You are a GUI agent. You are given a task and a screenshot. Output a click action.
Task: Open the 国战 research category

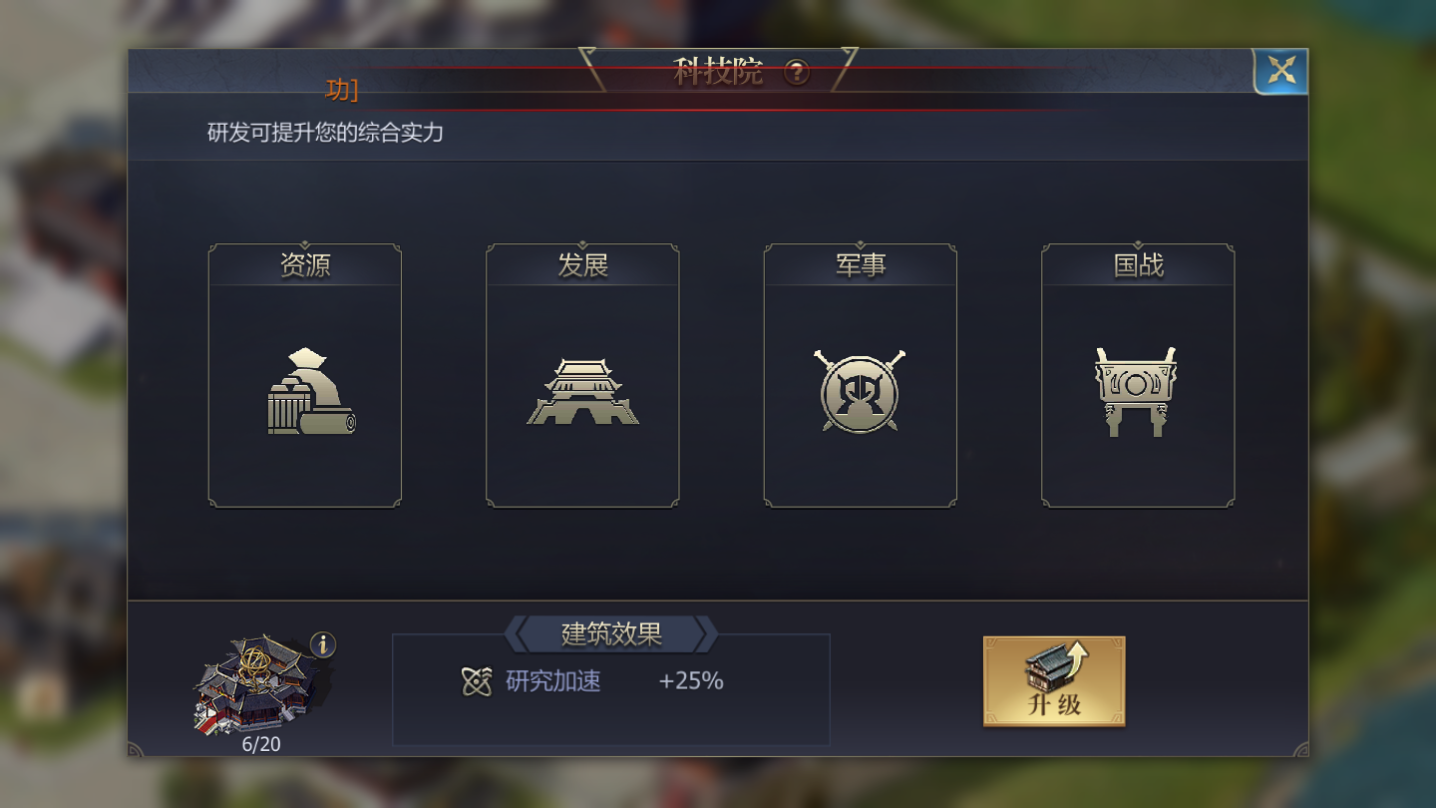tap(1137, 376)
